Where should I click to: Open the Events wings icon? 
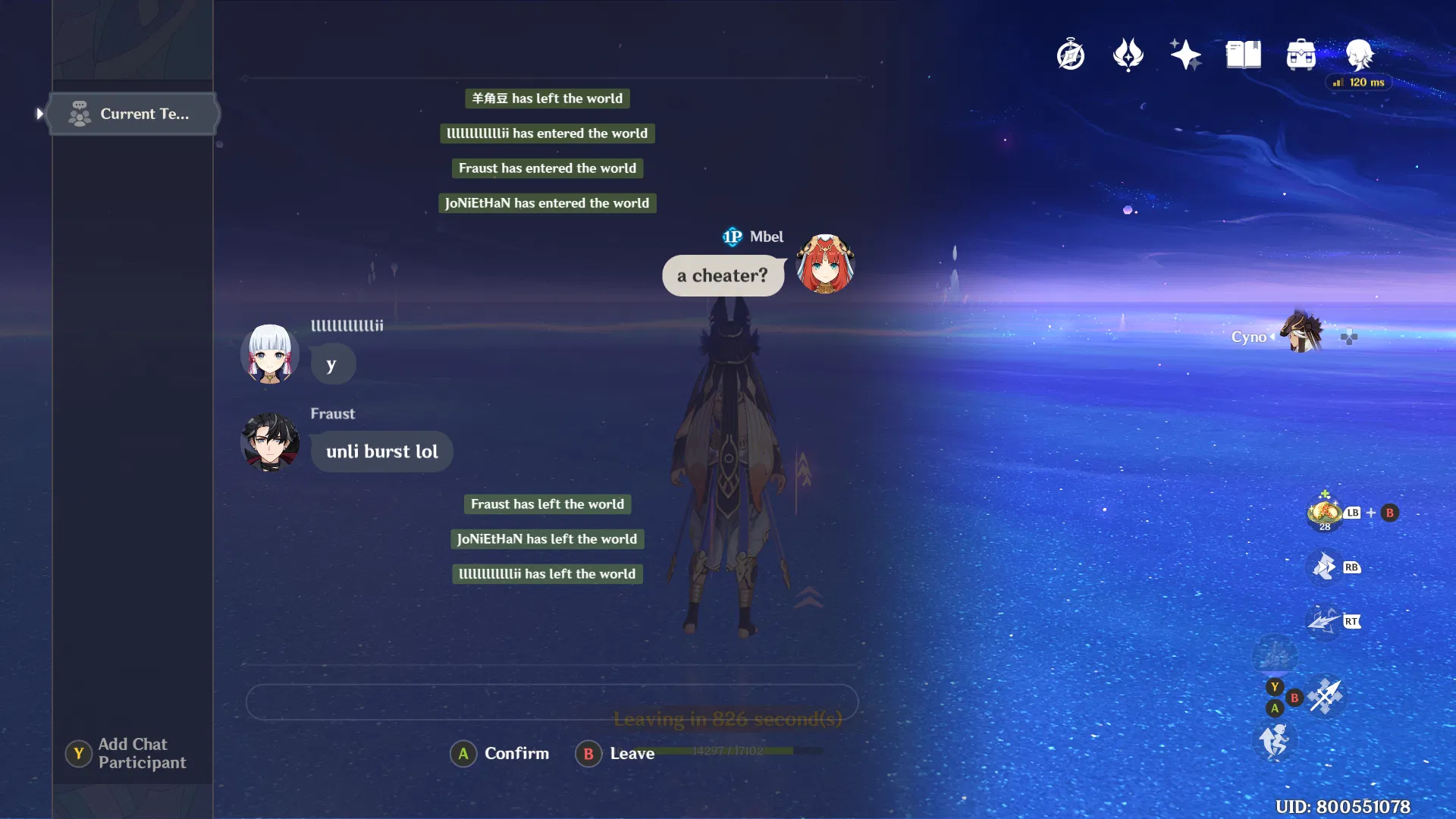pos(1128,54)
